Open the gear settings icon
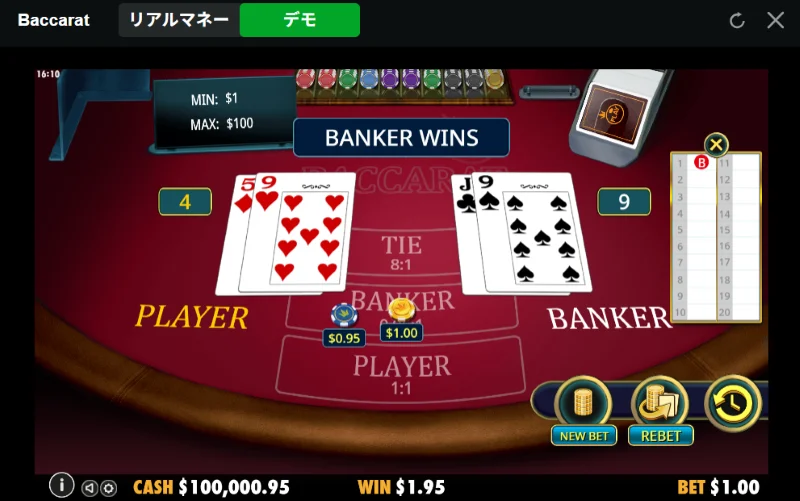 [109, 488]
